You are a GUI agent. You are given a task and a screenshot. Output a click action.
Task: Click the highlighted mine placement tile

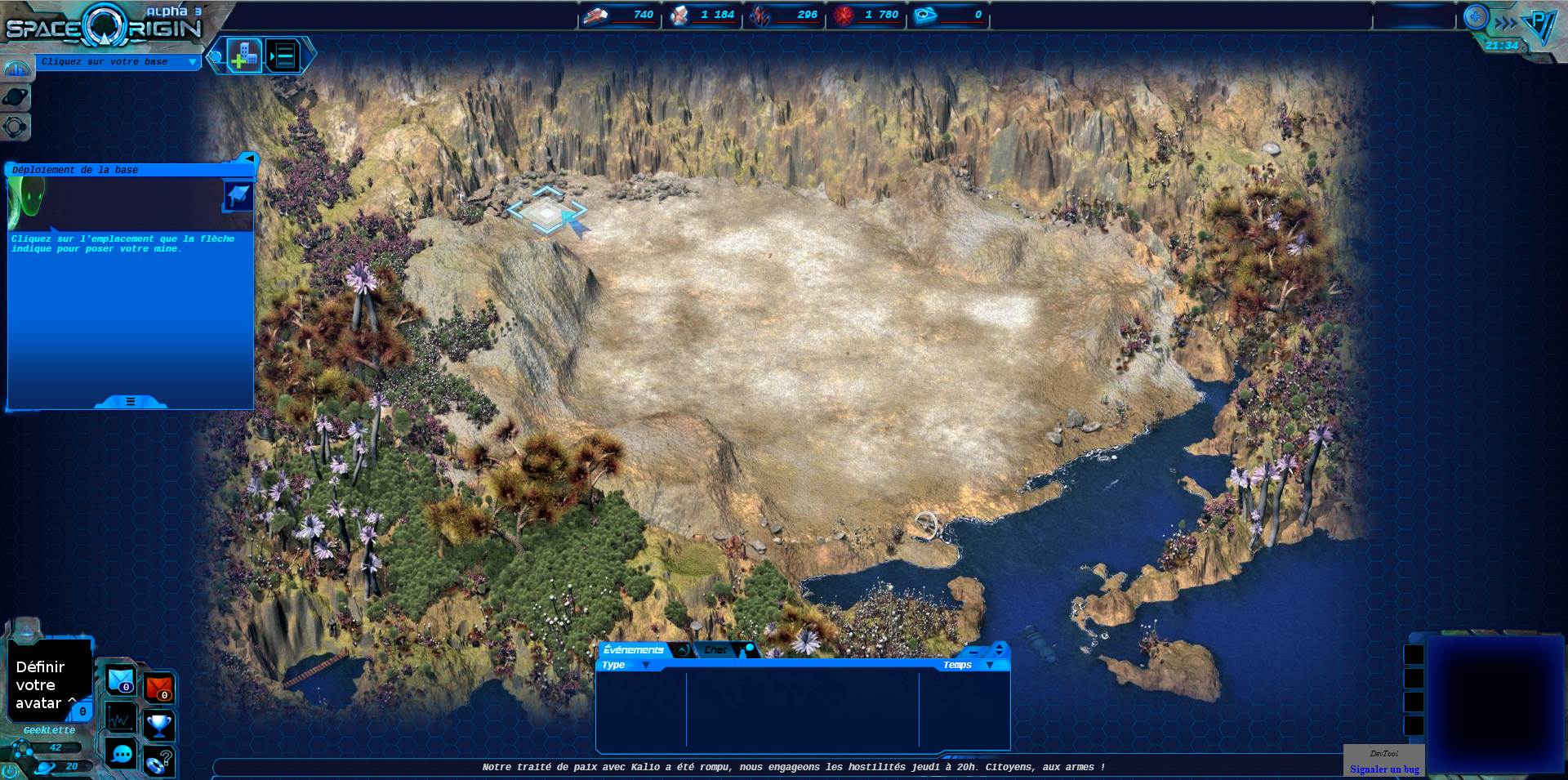pos(545,212)
